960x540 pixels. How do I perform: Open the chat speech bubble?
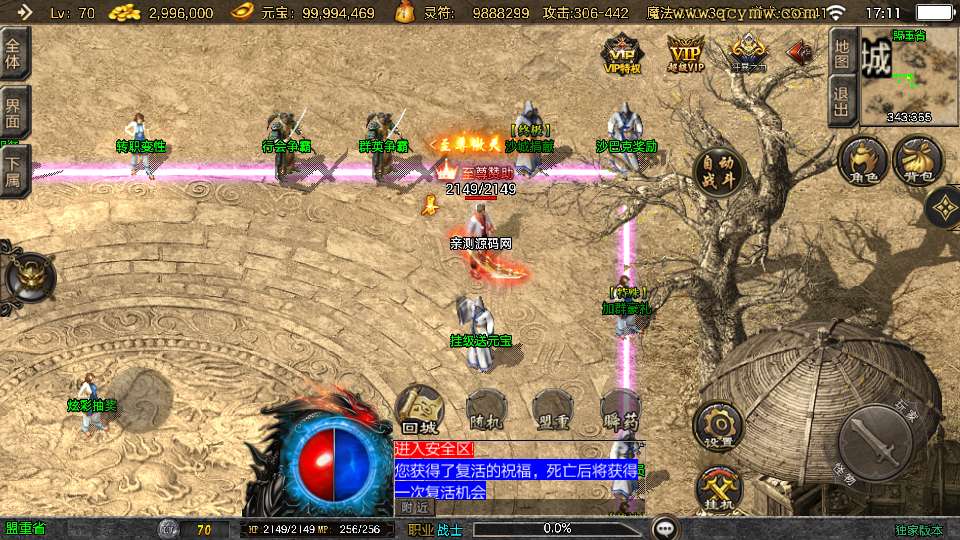663,528
